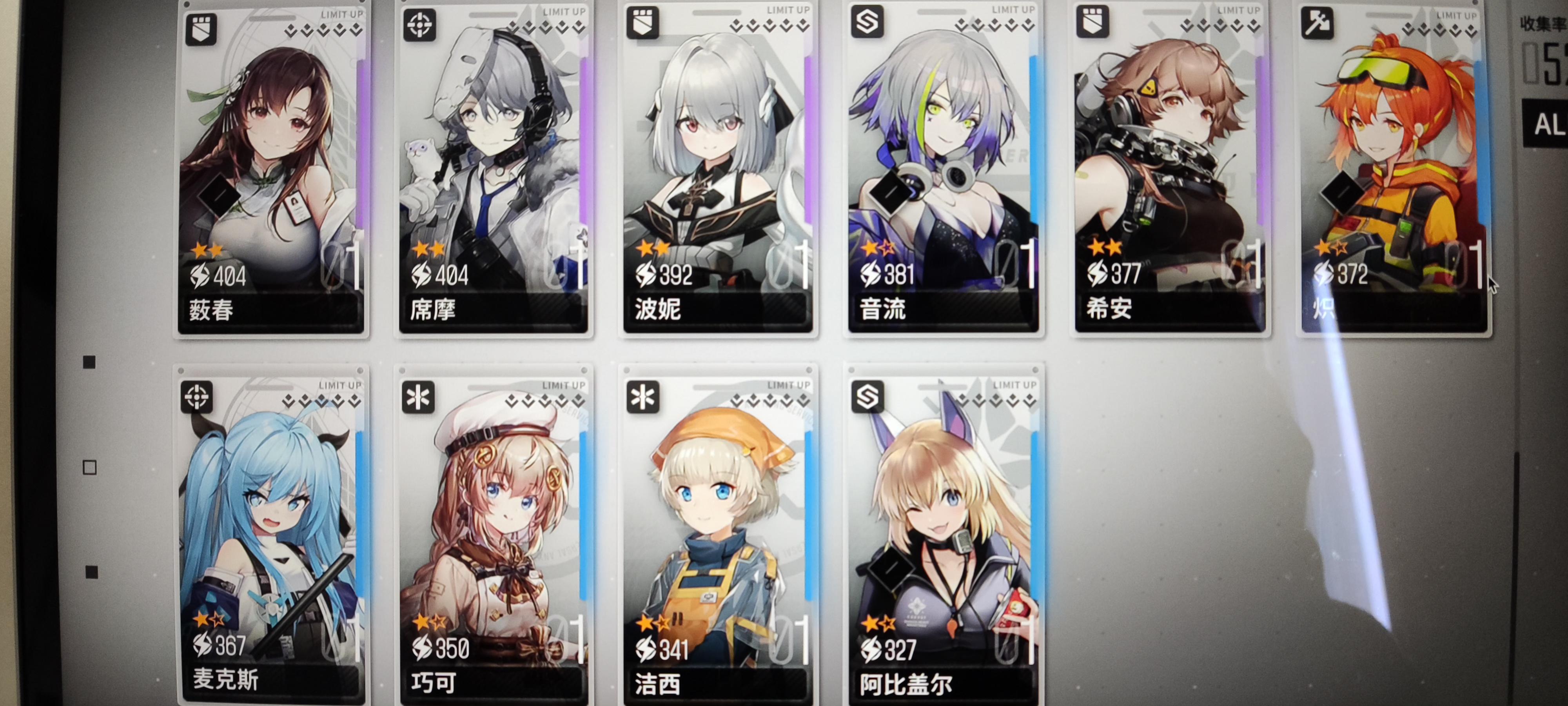Click the blue progress bar on 音流's card edge
1568x706 pixels.
coord(1035,152)
